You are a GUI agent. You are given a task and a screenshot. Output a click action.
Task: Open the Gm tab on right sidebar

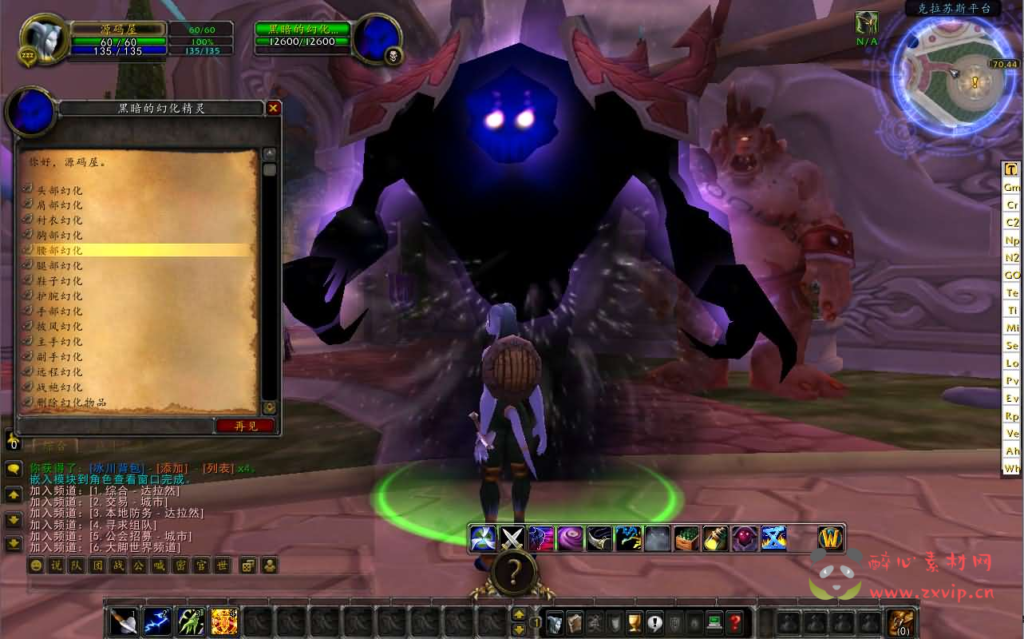(x=1012, y=187)
